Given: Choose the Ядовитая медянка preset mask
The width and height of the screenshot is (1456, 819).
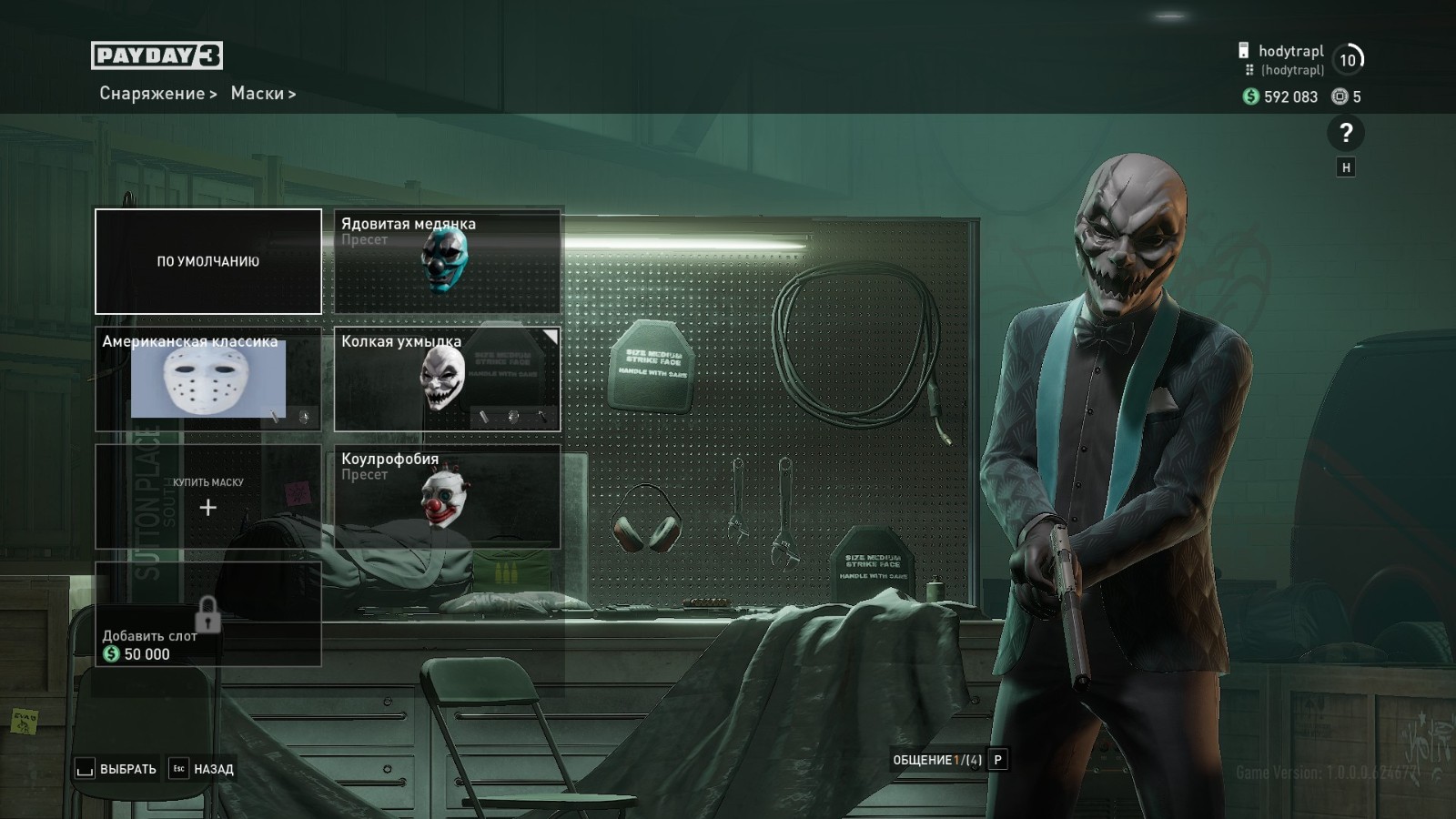Looking at the screenshot, I should coord(447,262).
